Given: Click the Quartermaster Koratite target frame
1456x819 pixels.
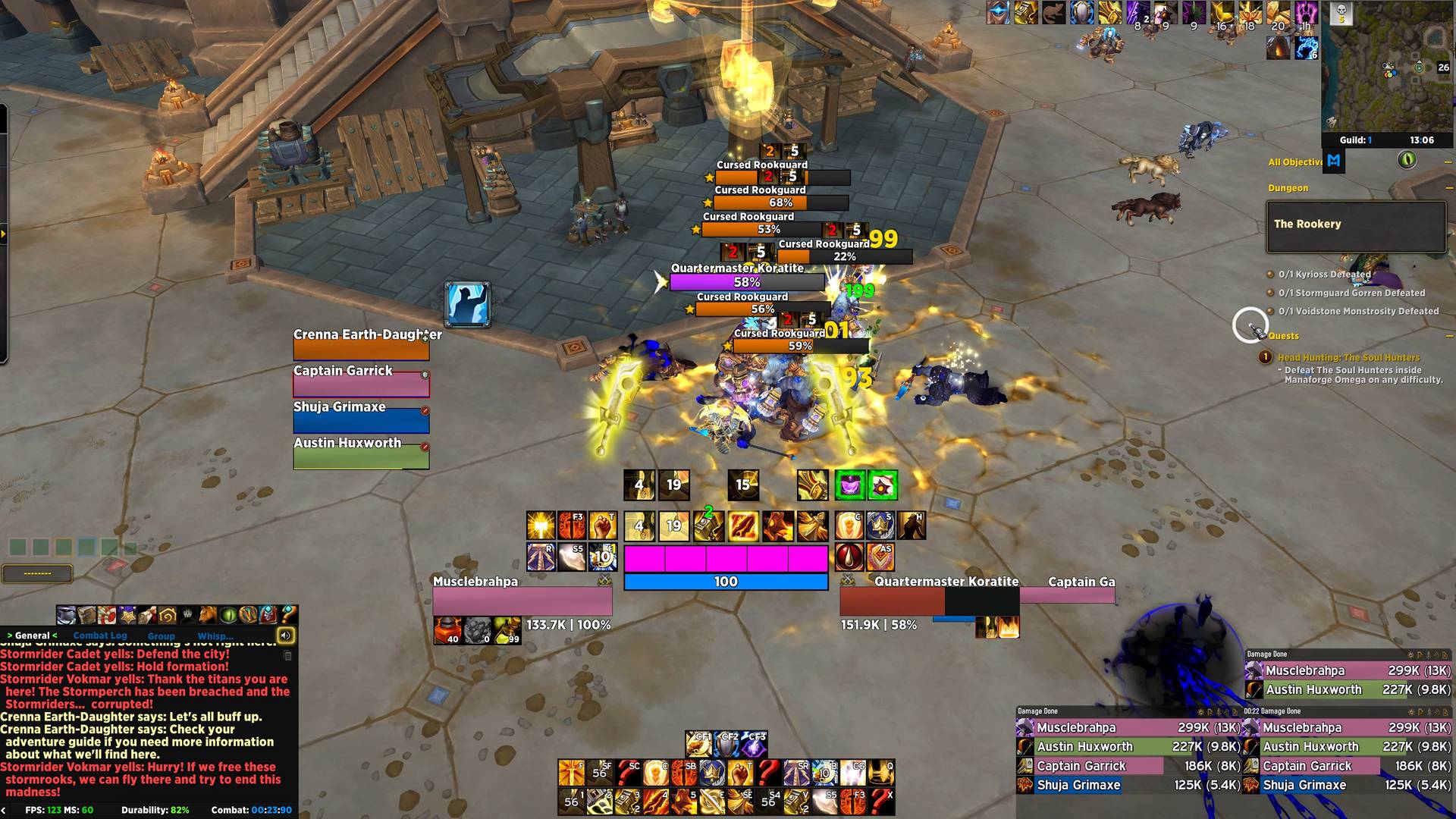Looking at the screenshot, I should click(x=930, y=602).
